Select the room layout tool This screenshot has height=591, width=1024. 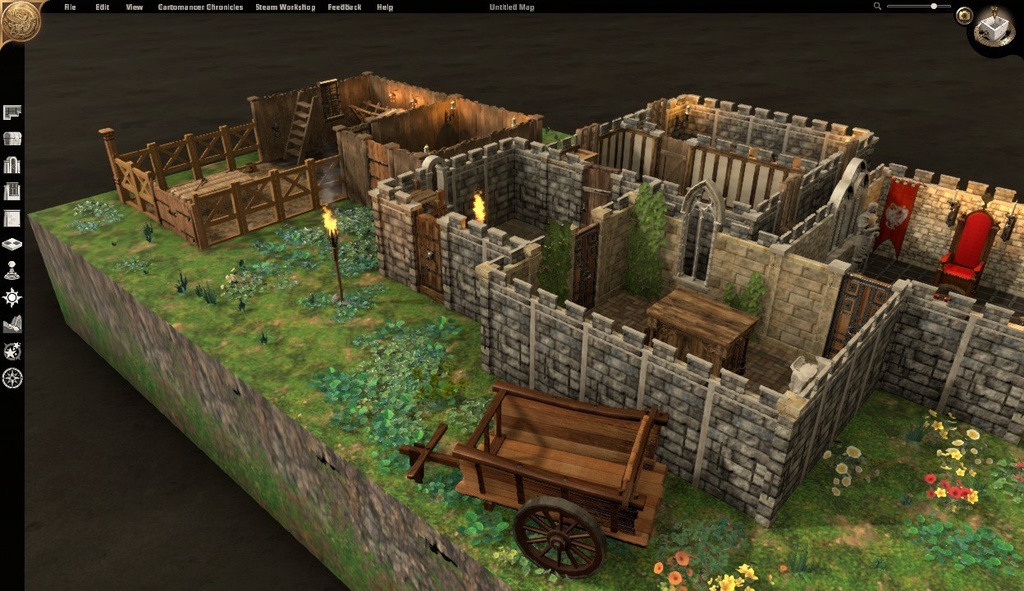coord(12,112)
